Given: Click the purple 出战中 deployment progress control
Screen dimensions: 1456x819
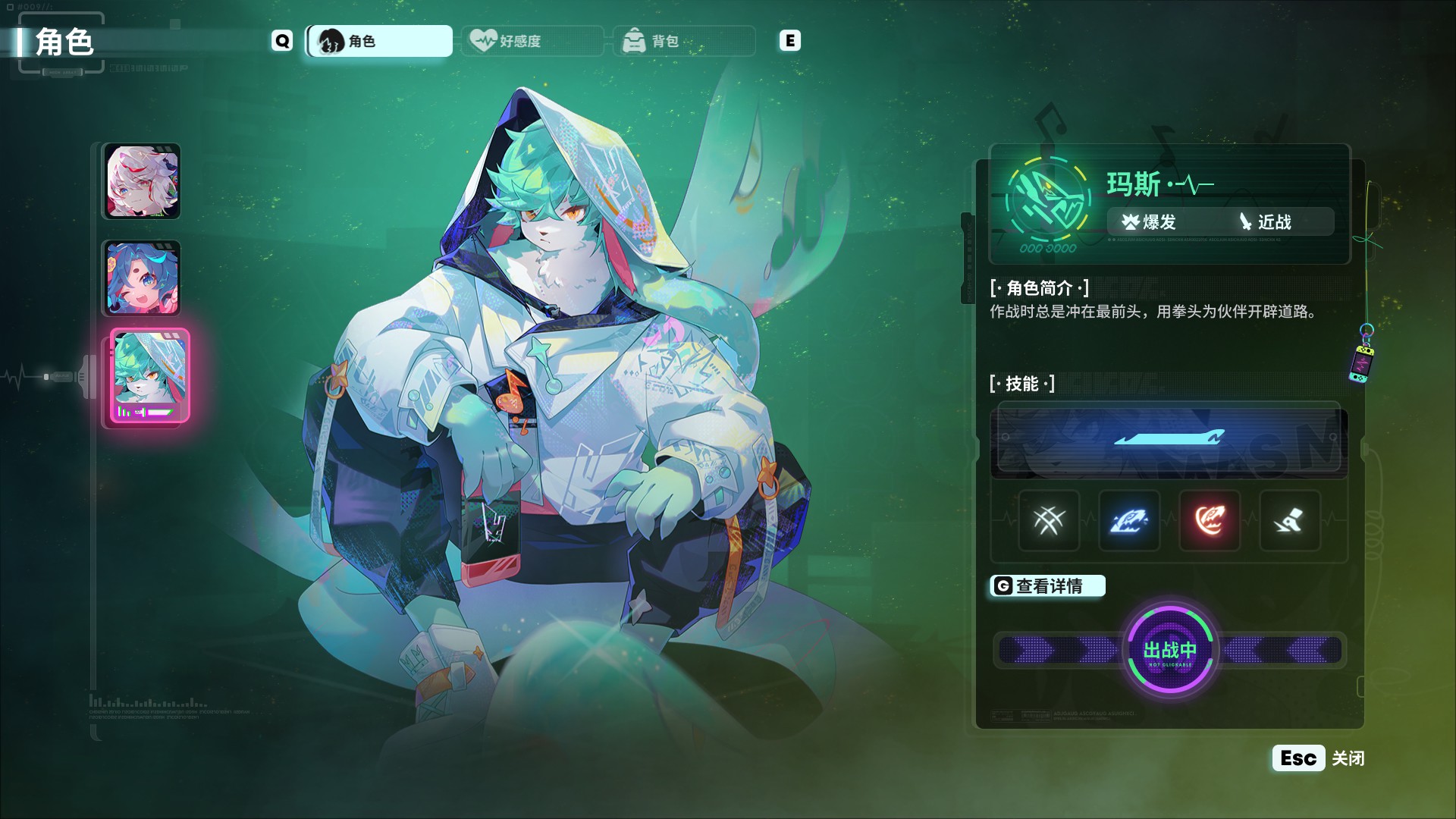Looking at the screenshot, I should (x=1171, y=651).
